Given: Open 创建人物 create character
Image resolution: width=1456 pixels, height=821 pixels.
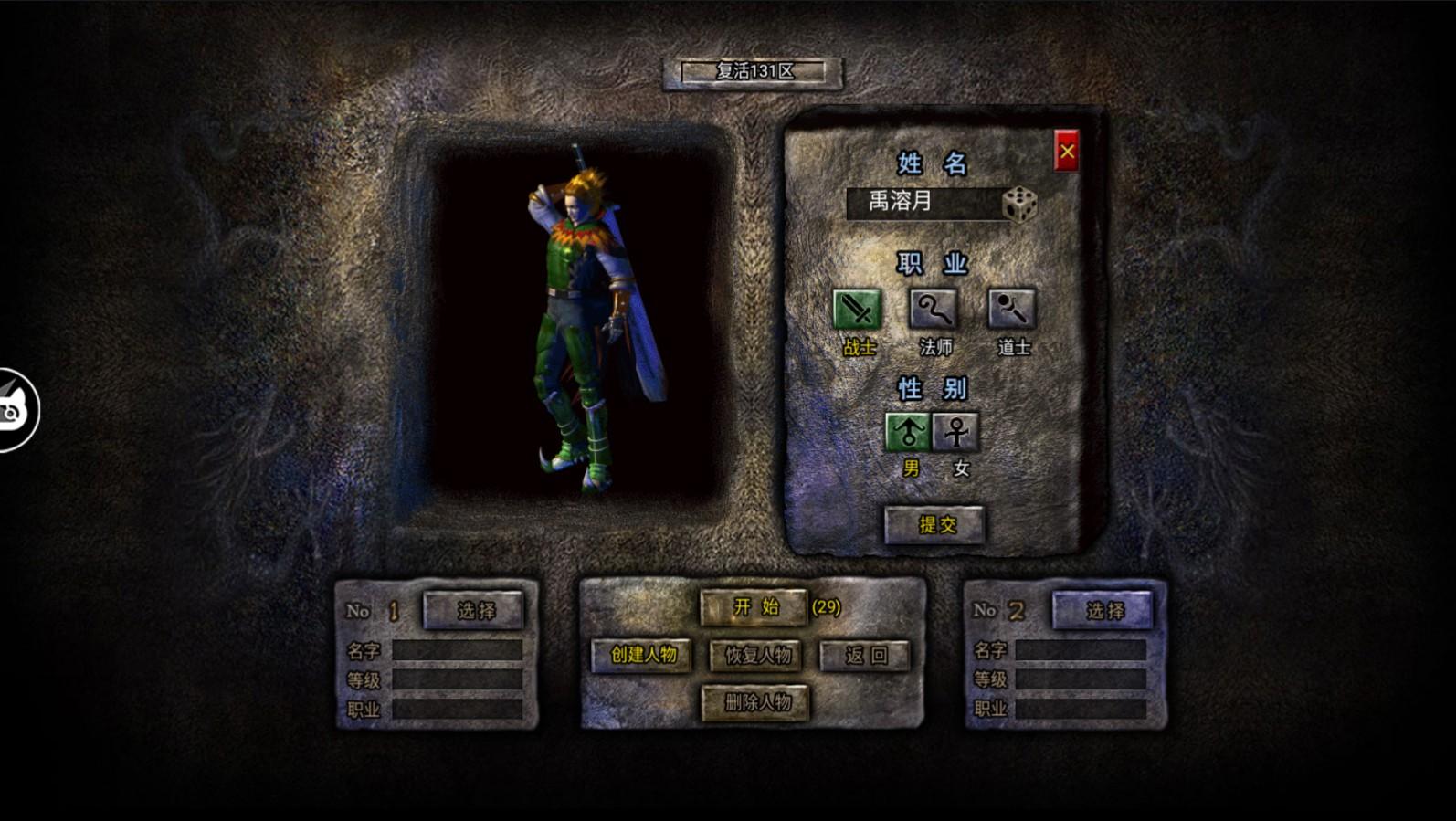Looking at the screenshot, I should (641, 655).
